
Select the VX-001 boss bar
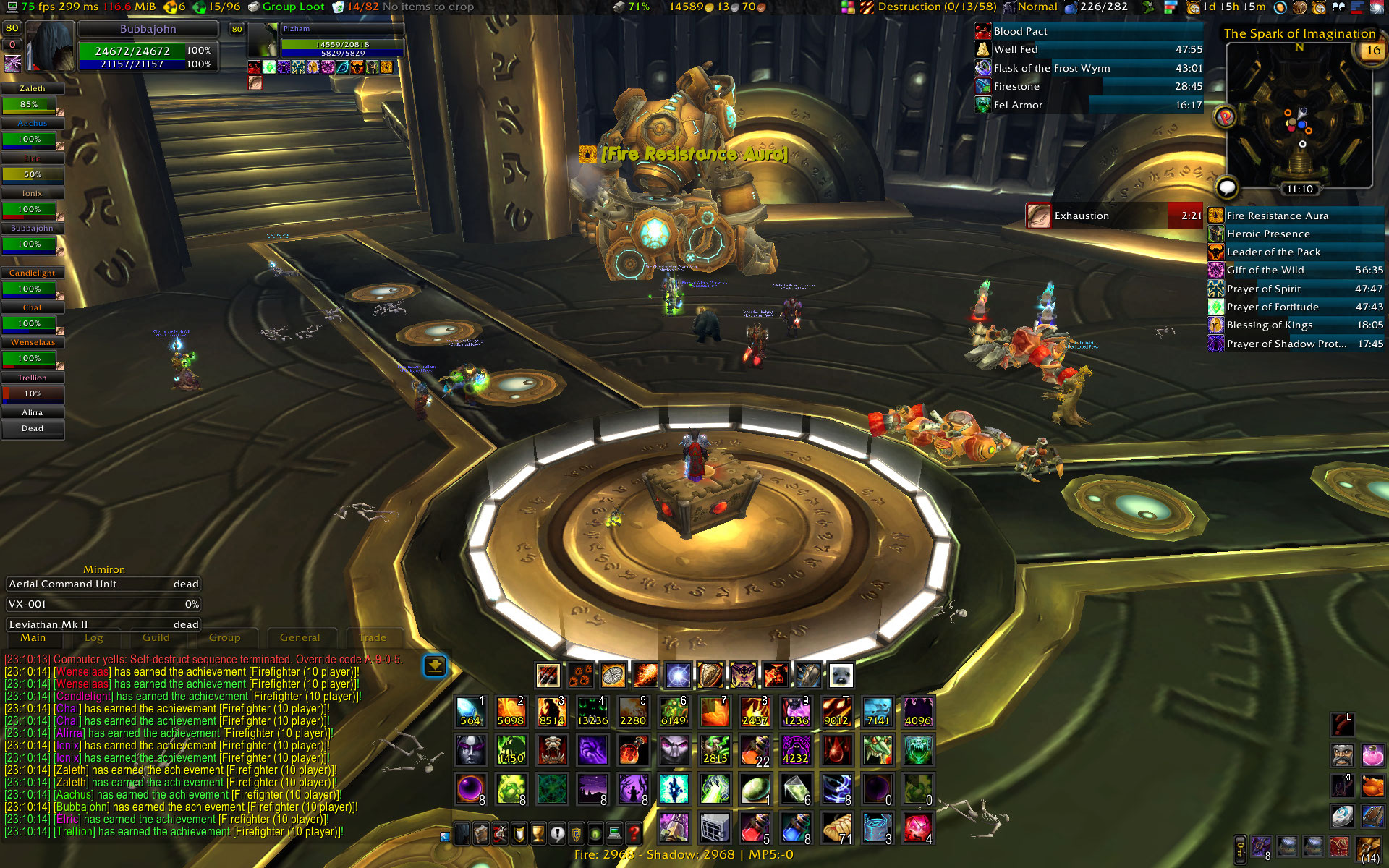[x=103, y=604]
